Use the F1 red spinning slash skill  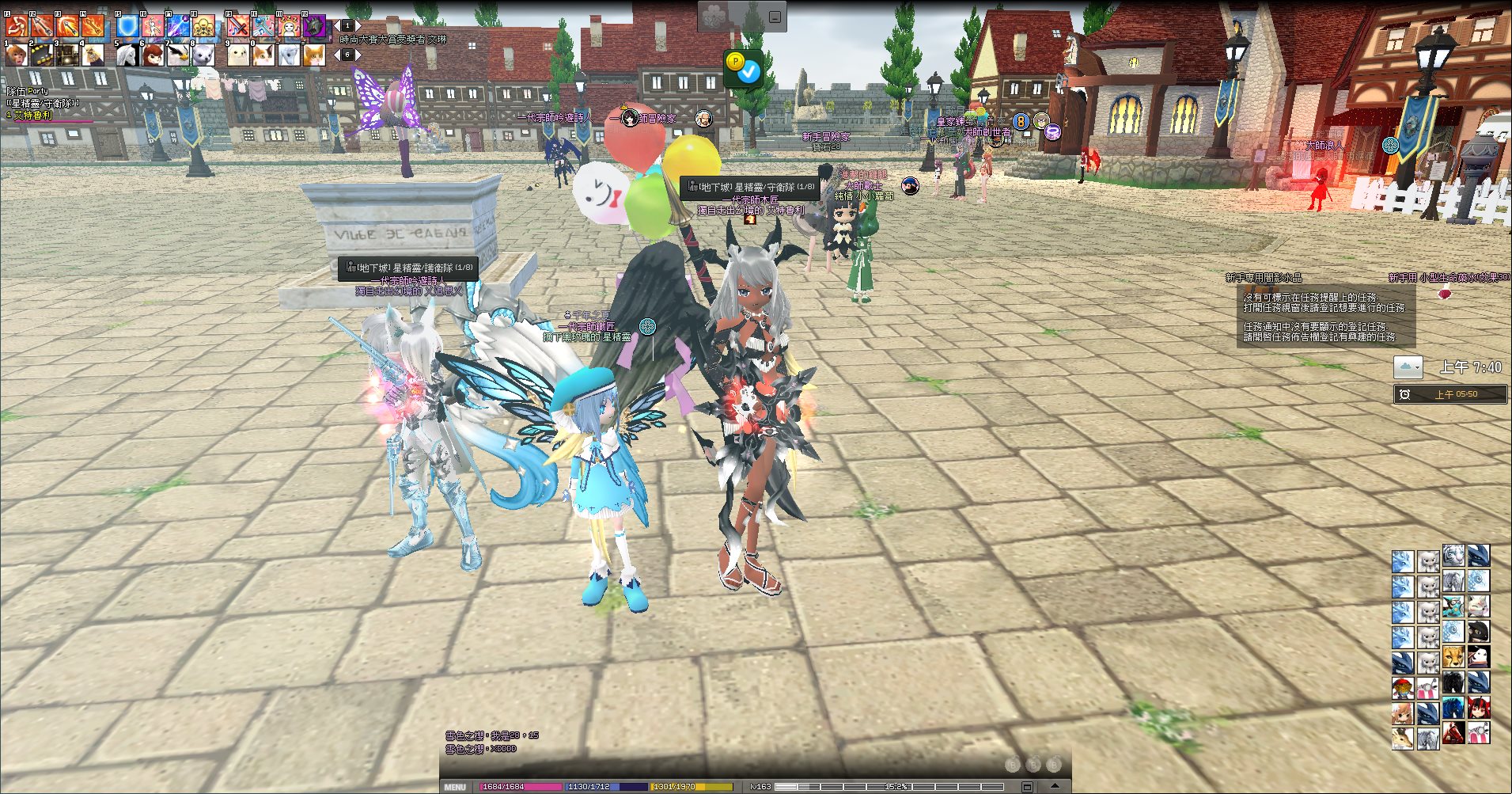(x=17, y=27)
